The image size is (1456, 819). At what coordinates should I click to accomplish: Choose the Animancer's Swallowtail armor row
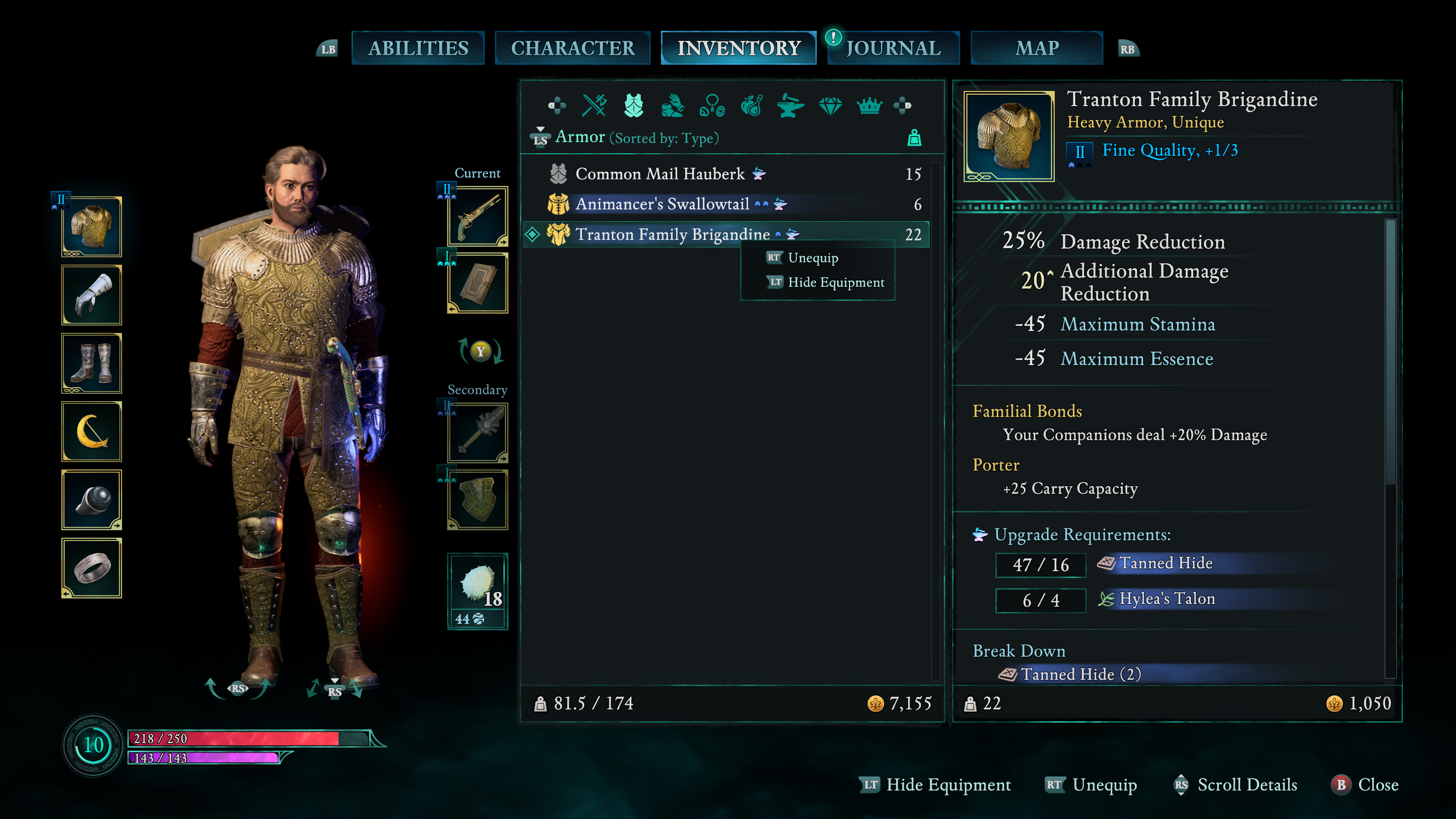coord(661,204)
